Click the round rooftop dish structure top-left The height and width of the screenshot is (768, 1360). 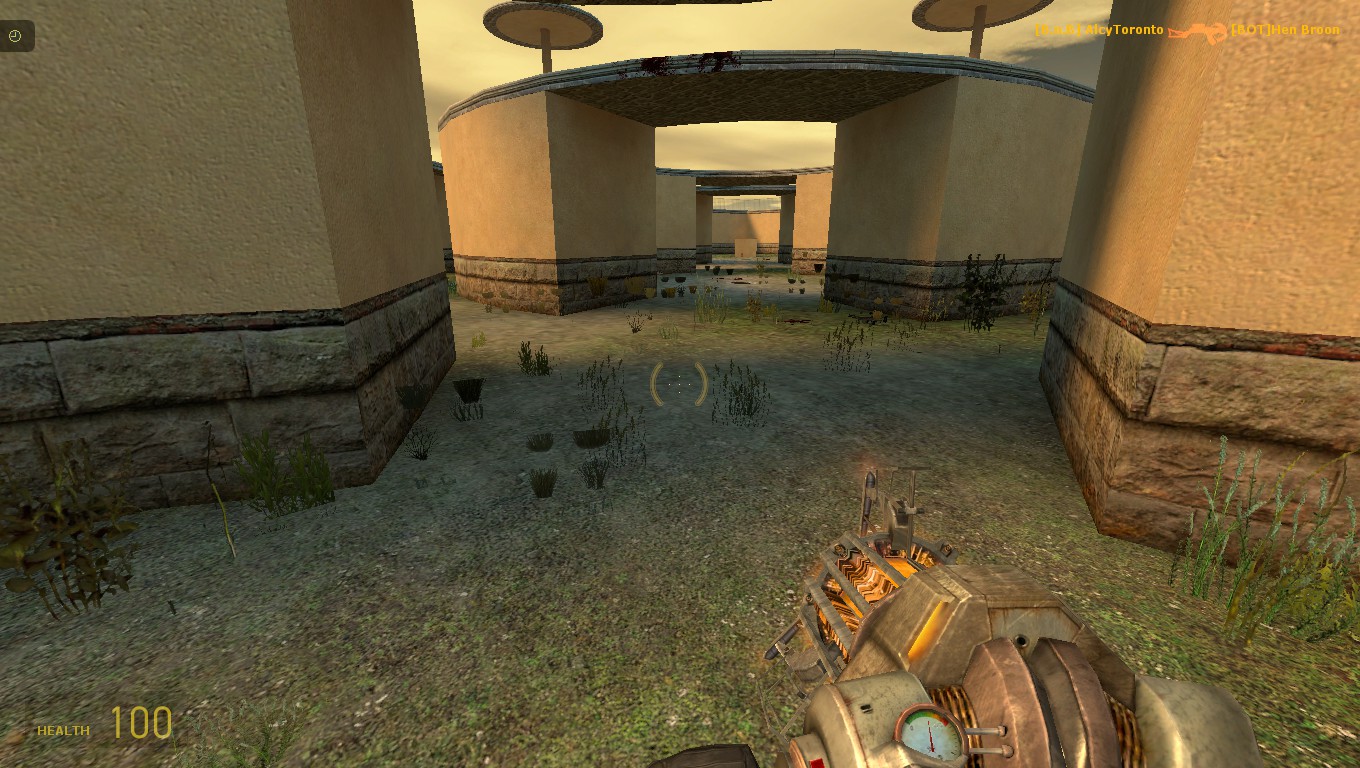(x=543, y=26)
